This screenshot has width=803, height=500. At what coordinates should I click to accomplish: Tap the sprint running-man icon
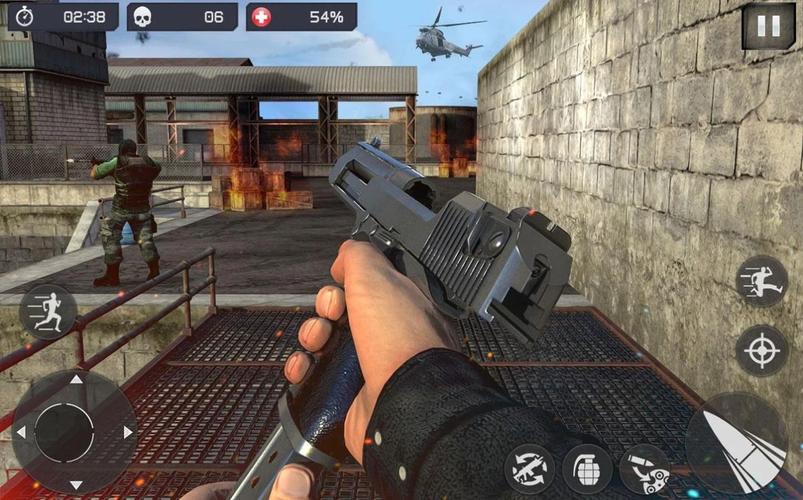pos(47,311)
